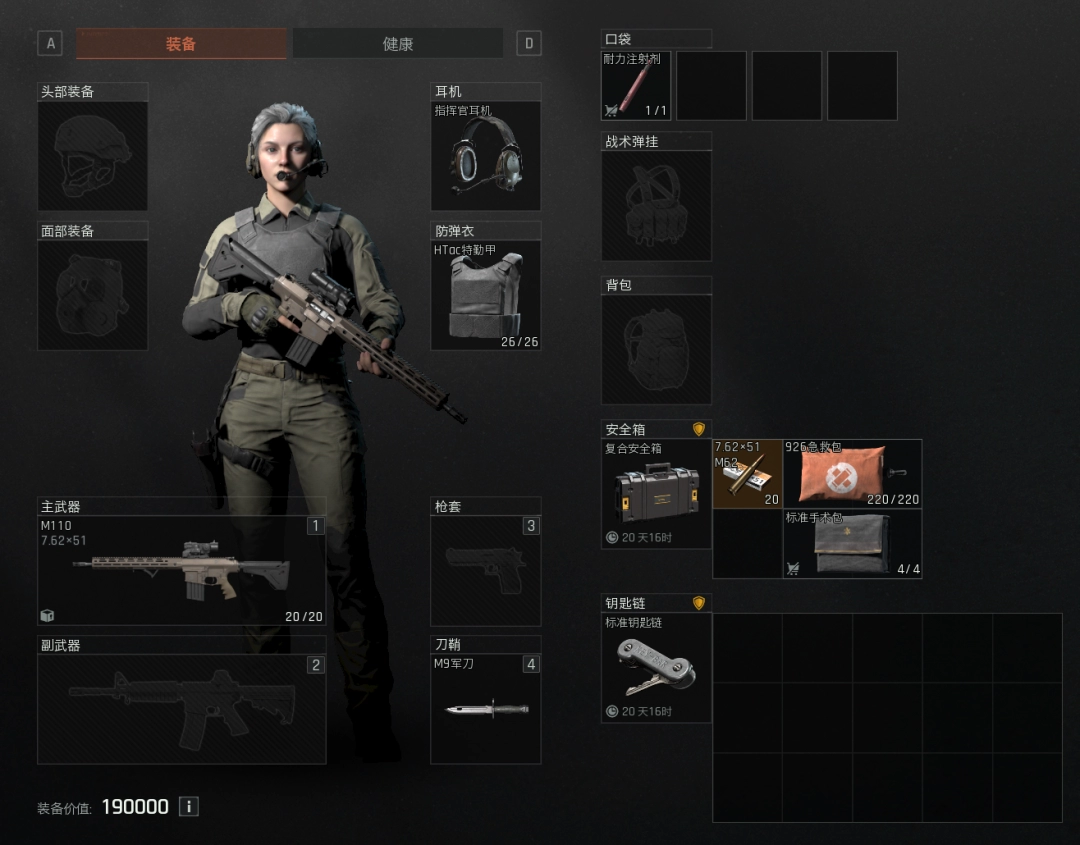Viewport: 1080px width, 845px height.
Task: Pick the M9军刀 knife slot
Action: 485,709
